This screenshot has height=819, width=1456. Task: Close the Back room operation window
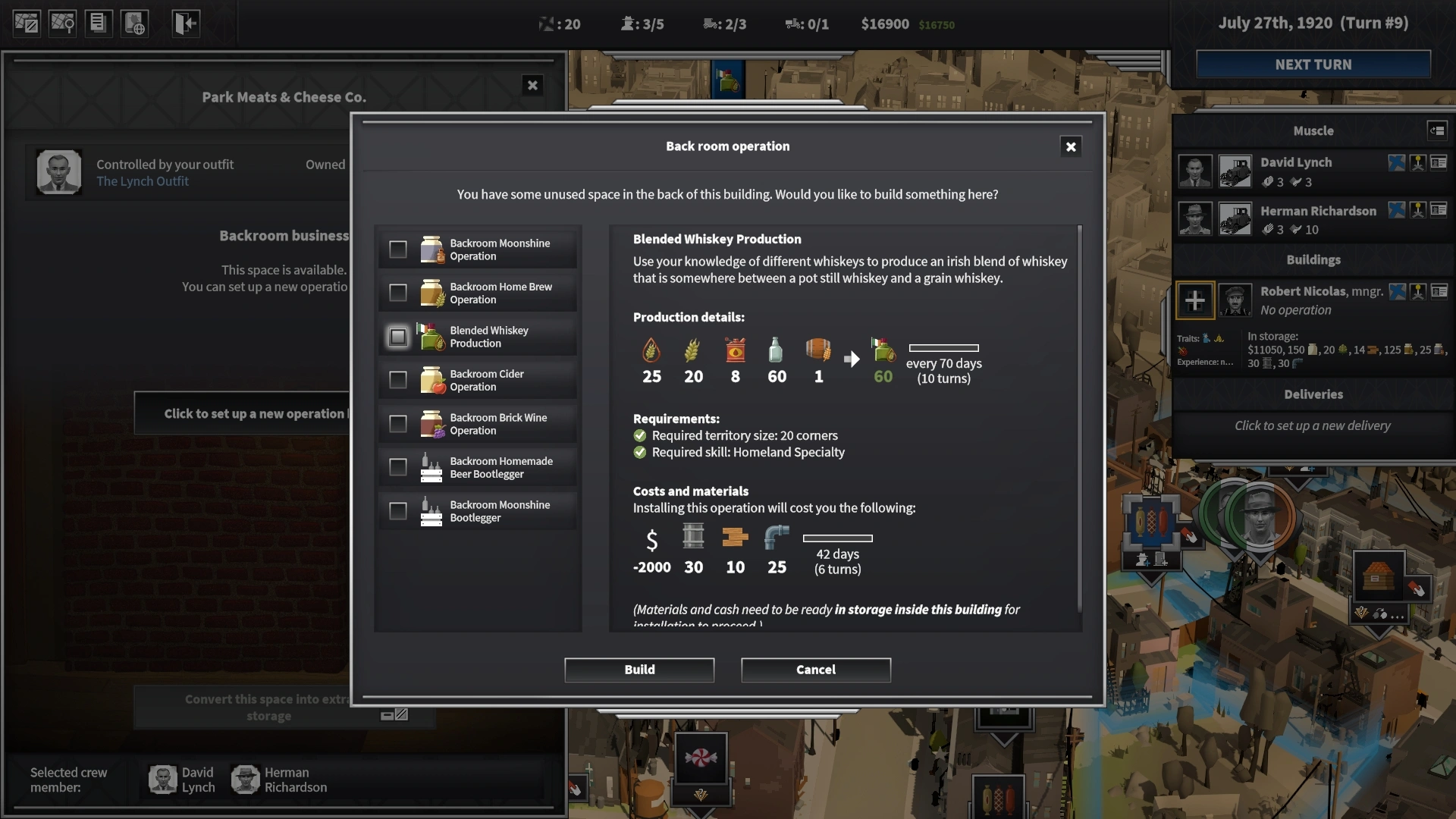click(x=1070, y=147)
